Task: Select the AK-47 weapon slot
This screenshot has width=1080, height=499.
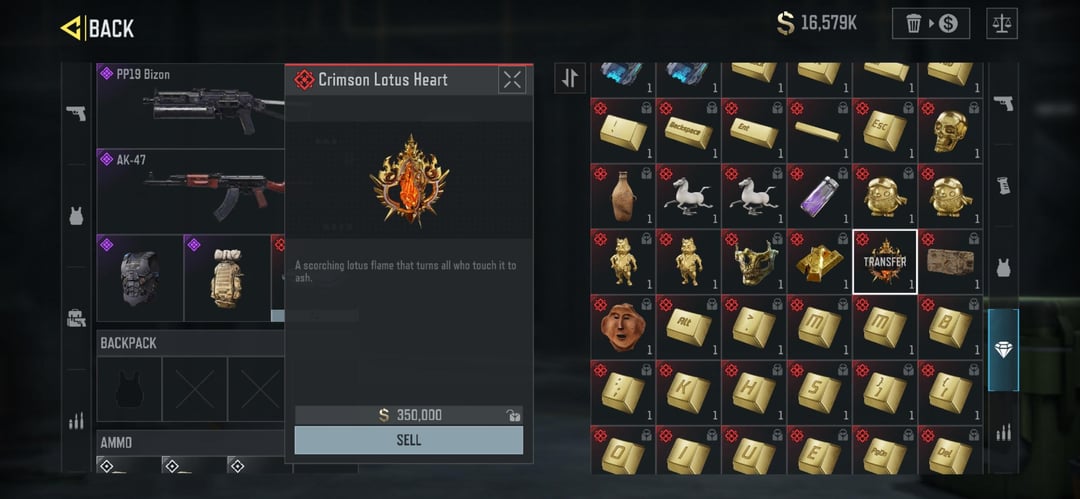Action: coord(190,190)
